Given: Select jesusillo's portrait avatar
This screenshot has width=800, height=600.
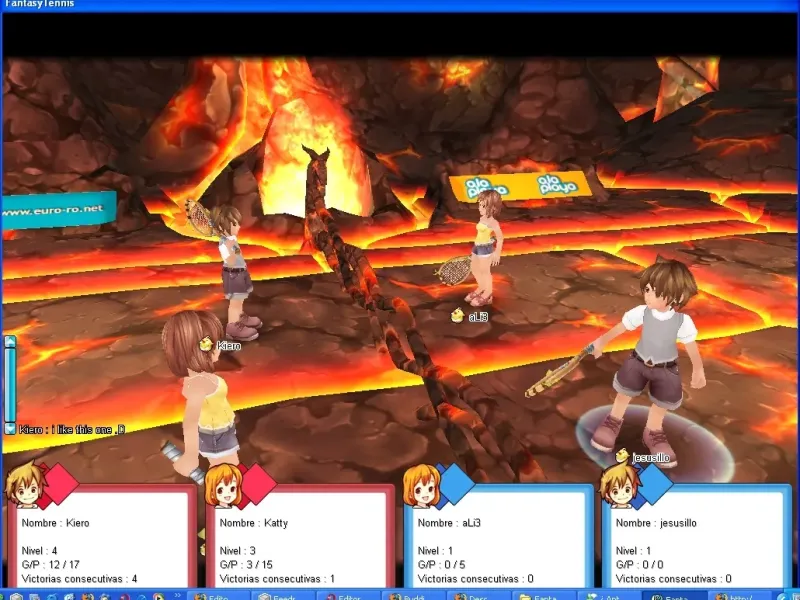Looking at the screenshot, I should [618, 485].
